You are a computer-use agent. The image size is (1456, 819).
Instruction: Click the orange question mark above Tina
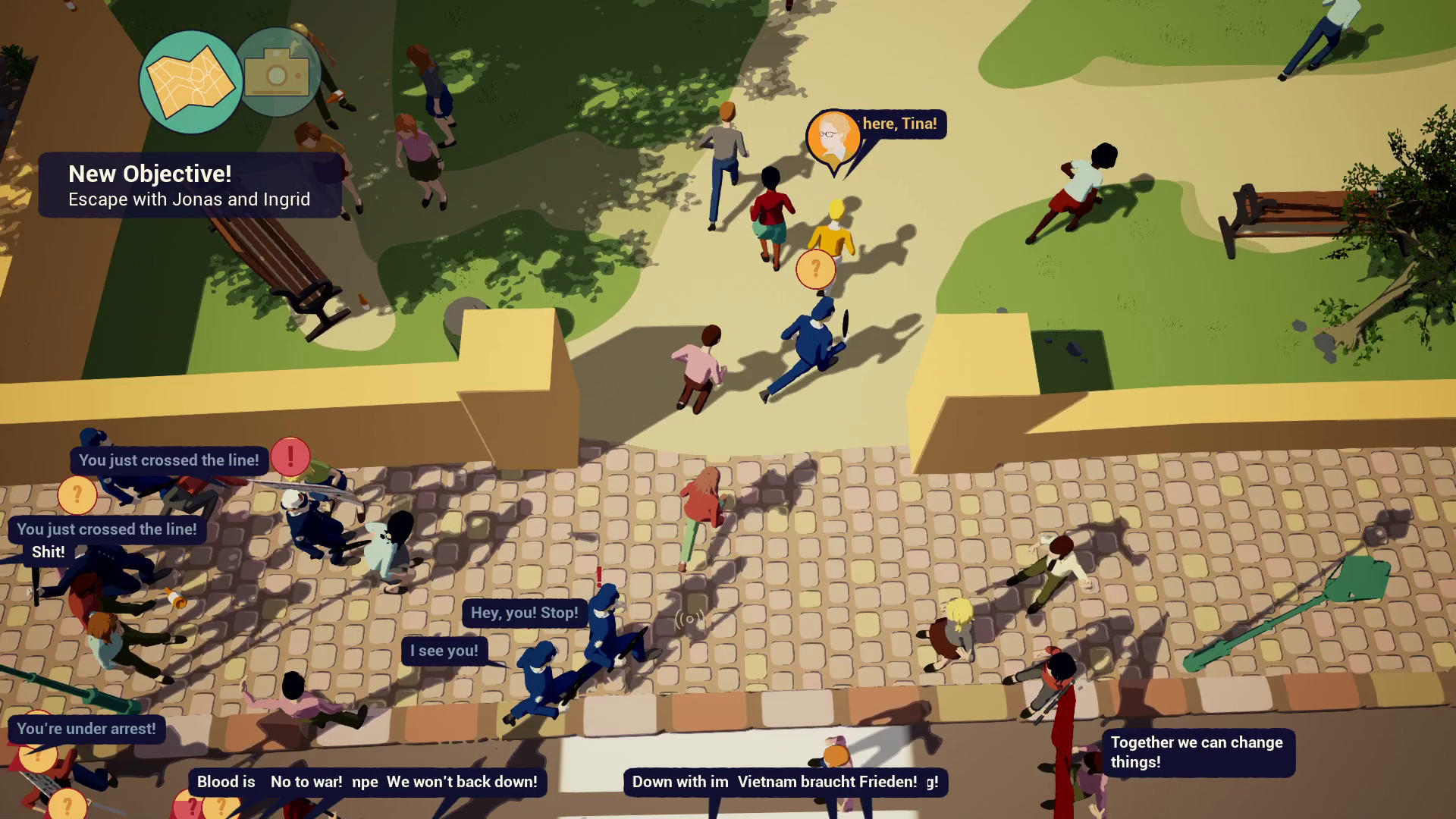click(815, 267)
